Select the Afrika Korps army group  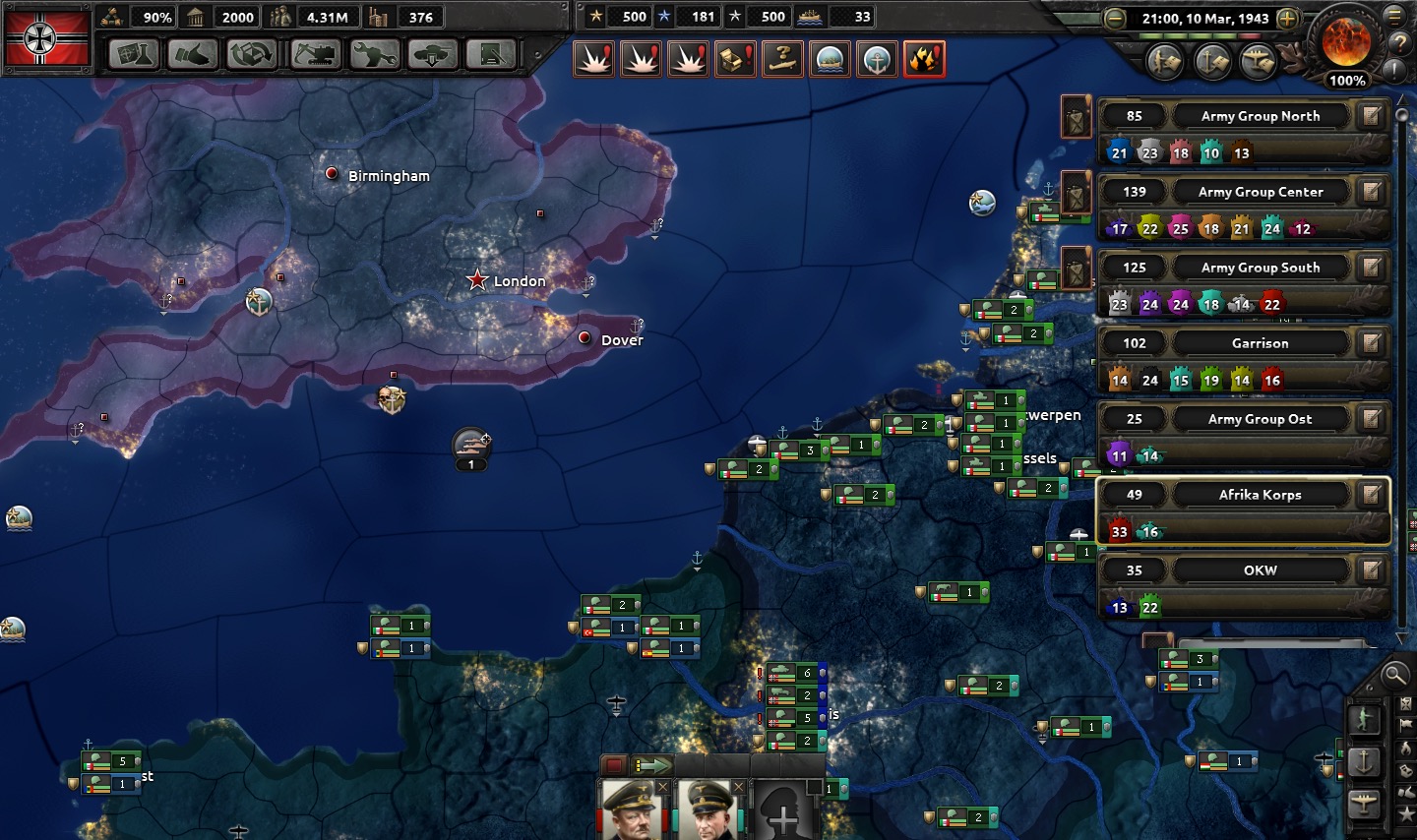[1260, 495]
